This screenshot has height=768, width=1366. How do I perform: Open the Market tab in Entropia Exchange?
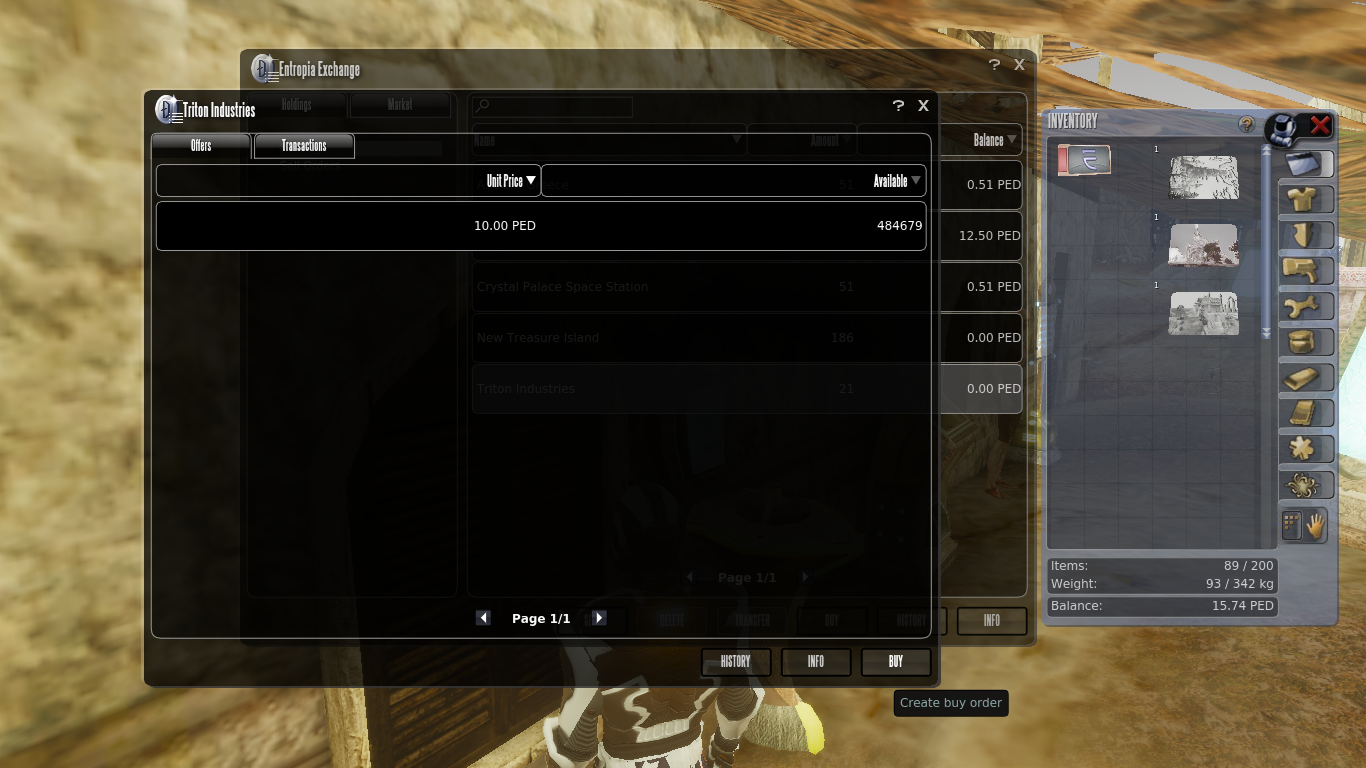tap(400, 104)
